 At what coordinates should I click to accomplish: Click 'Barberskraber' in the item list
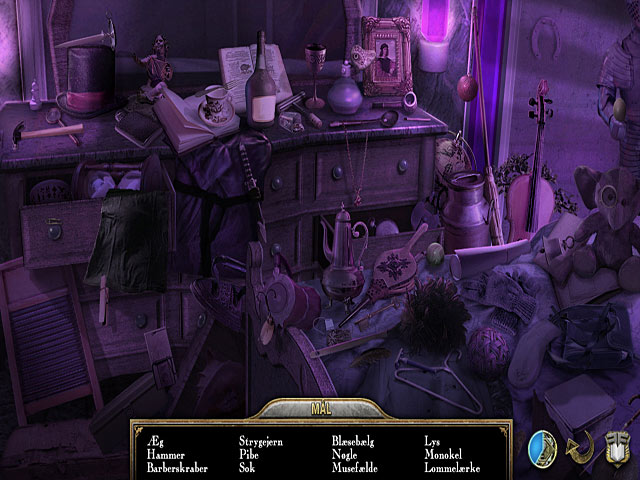pyautogui.click(x=176, y=467)
